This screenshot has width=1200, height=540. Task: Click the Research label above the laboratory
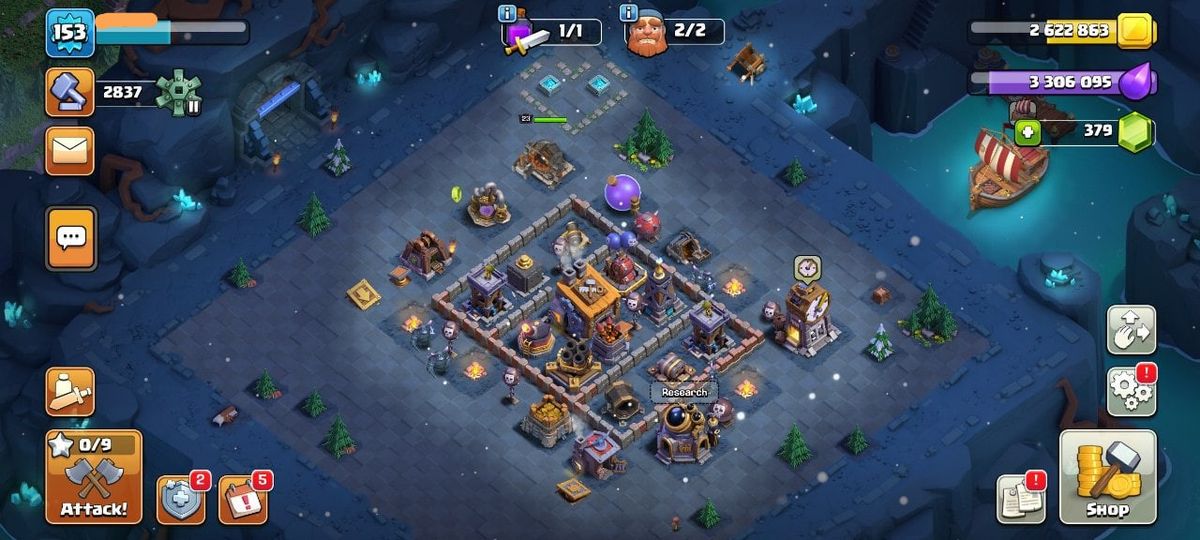(684, 392)
